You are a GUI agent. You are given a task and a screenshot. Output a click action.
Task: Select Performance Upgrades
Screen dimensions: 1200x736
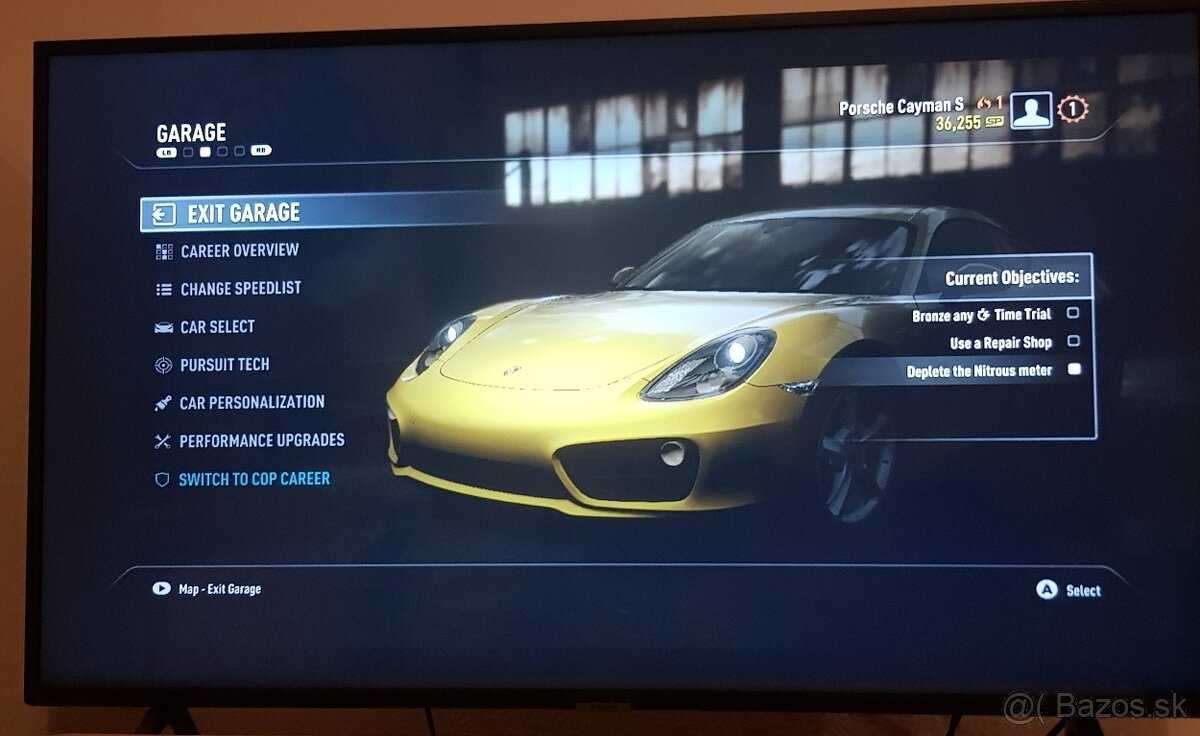click(261, 441)
